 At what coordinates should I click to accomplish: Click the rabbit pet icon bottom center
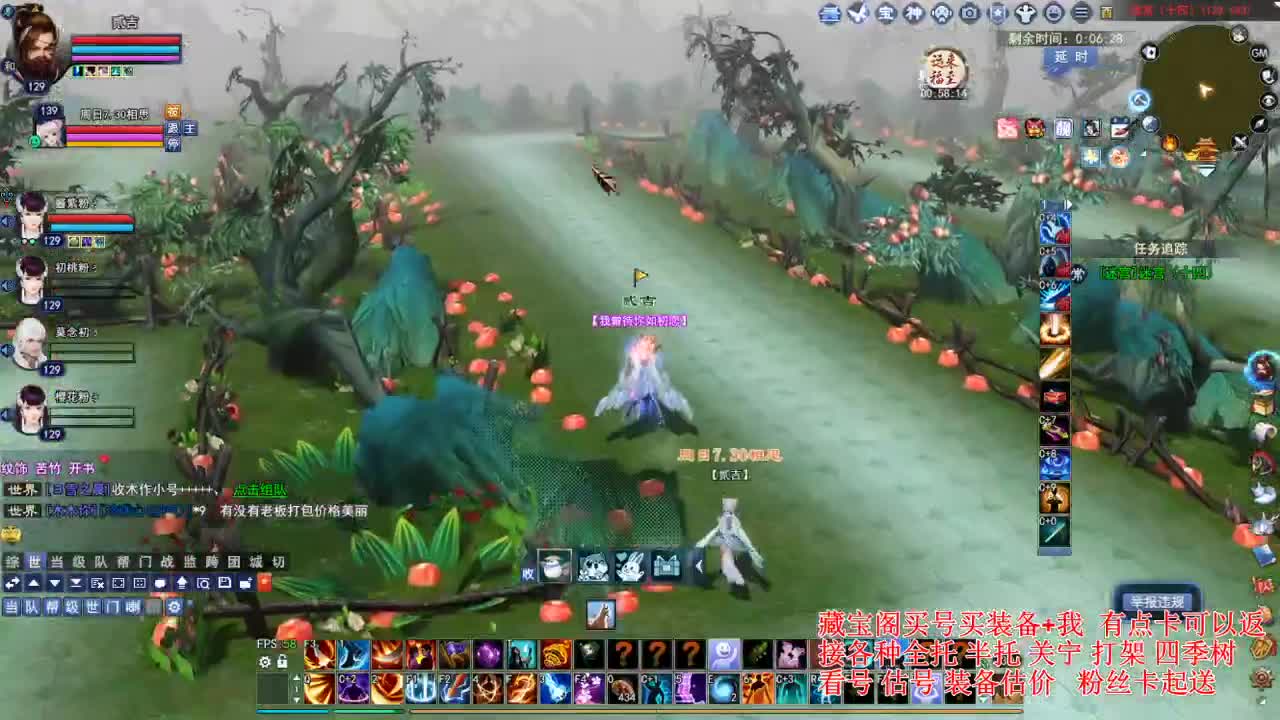click(631, 567)
